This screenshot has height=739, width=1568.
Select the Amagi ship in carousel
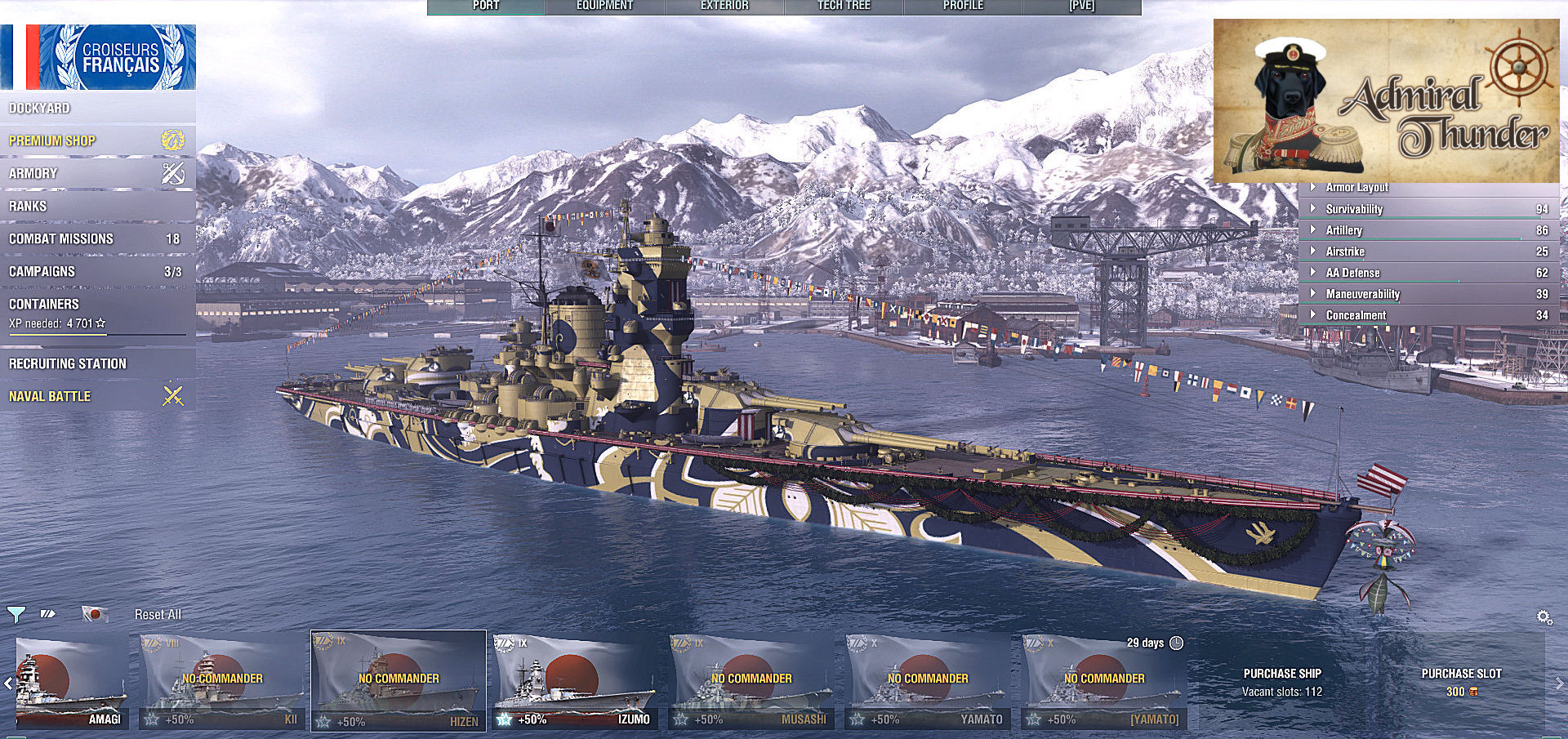(x=72, y=683)
